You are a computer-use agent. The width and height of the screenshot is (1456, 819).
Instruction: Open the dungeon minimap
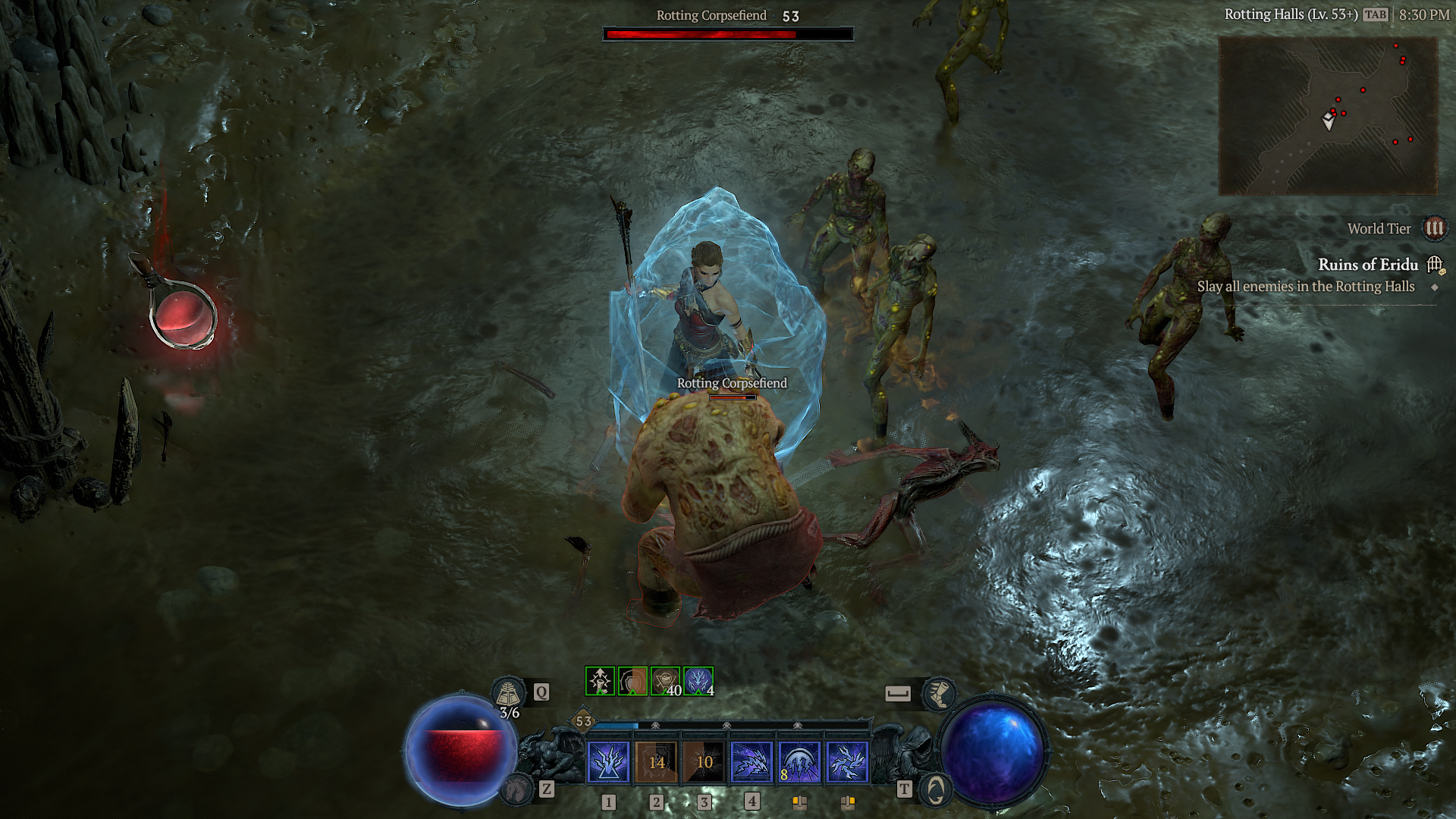coord(1328,115)
